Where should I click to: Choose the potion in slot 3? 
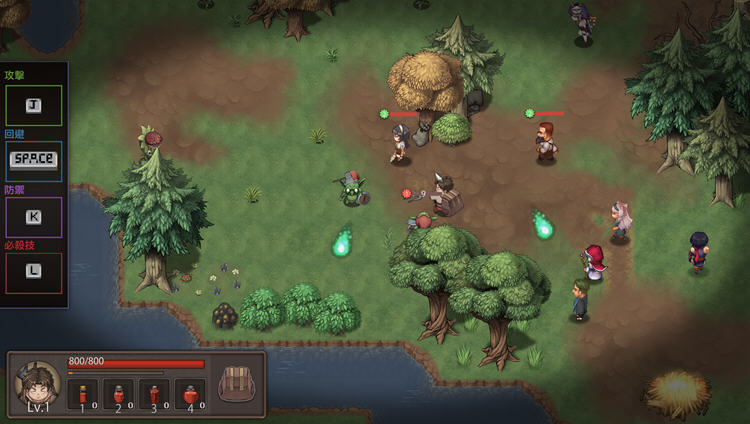point(155,393)
